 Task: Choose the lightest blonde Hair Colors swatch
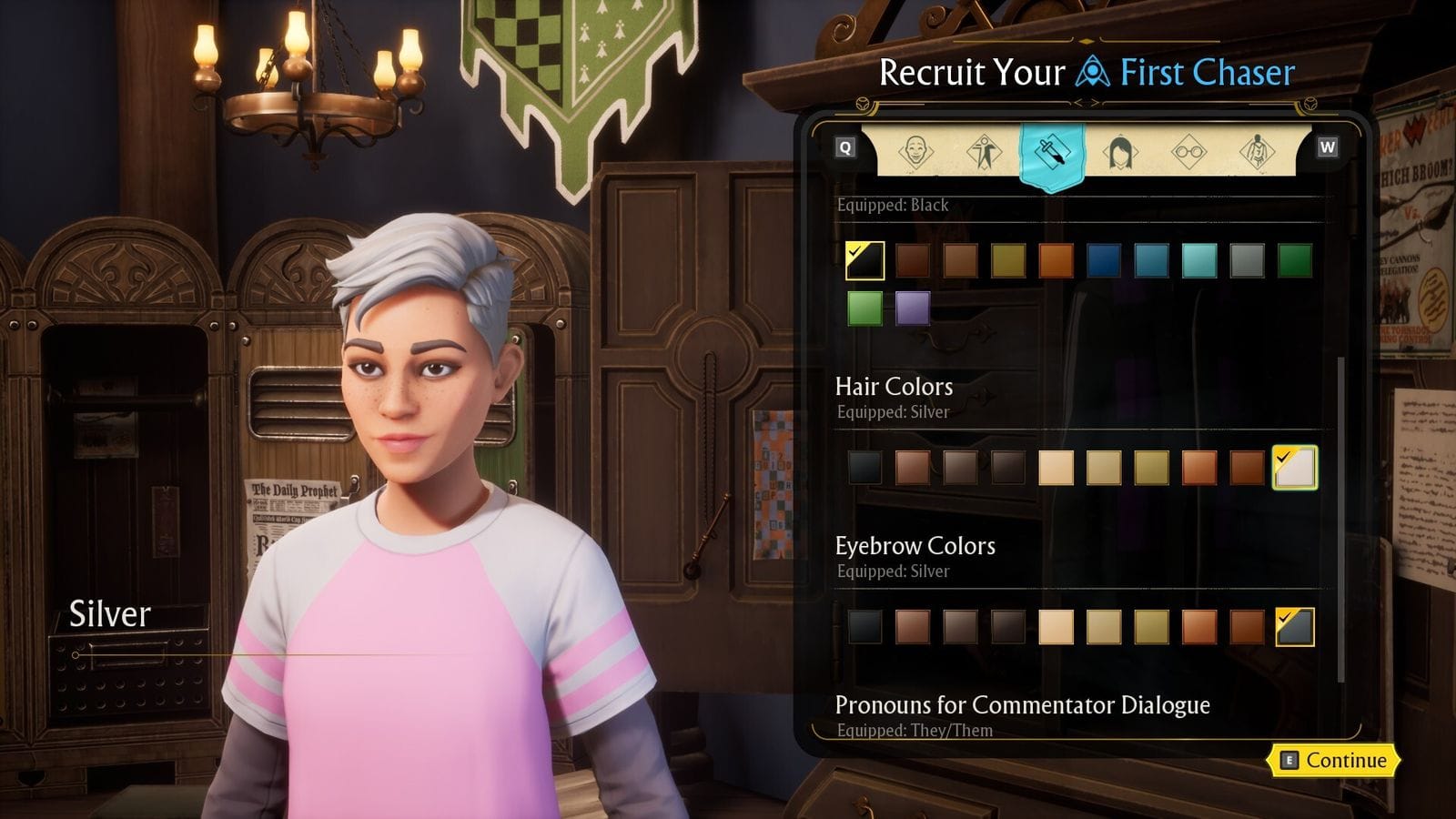[1056, 468]
